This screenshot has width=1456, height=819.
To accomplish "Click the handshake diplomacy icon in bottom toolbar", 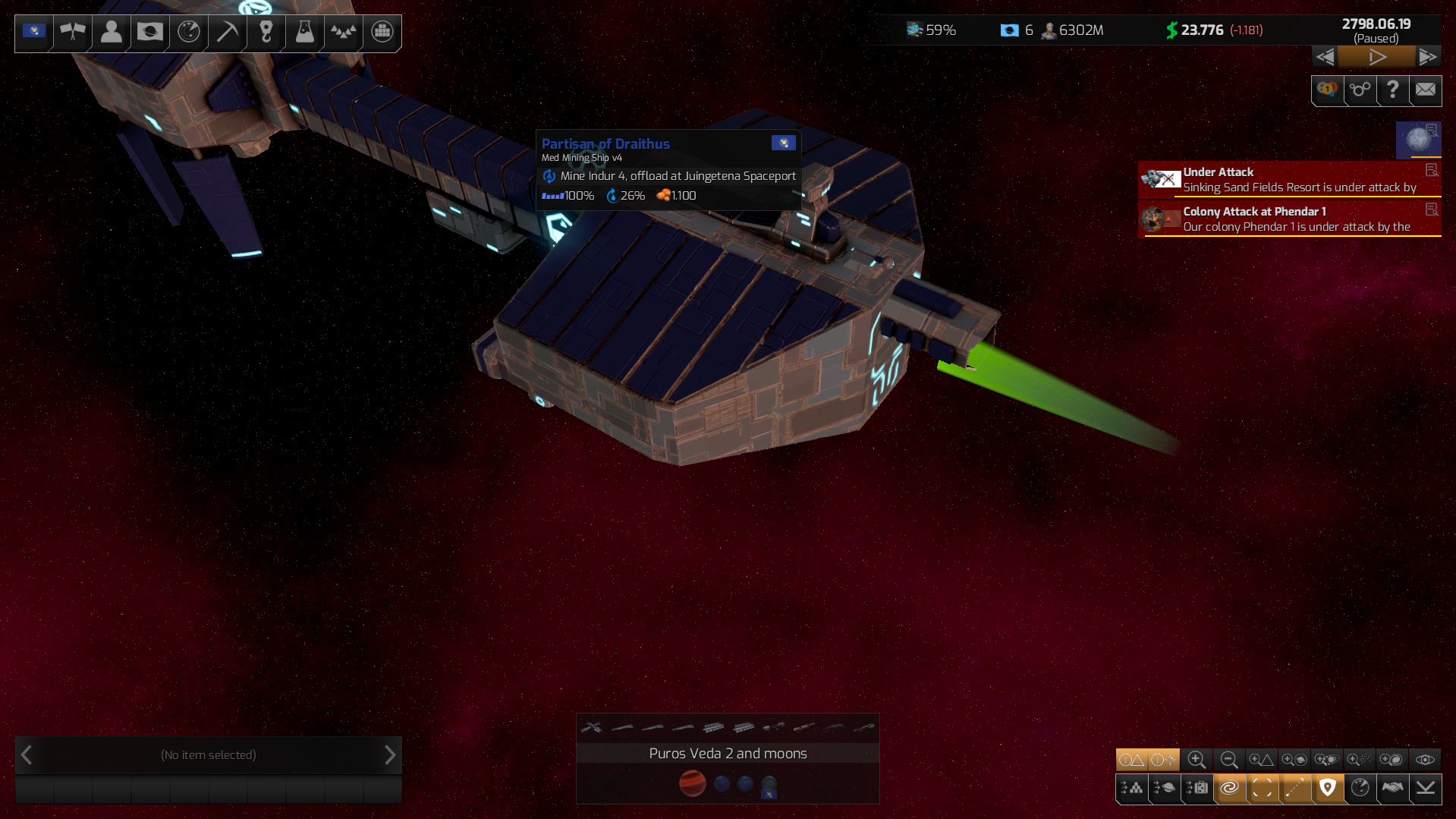I will (1392, 789).
